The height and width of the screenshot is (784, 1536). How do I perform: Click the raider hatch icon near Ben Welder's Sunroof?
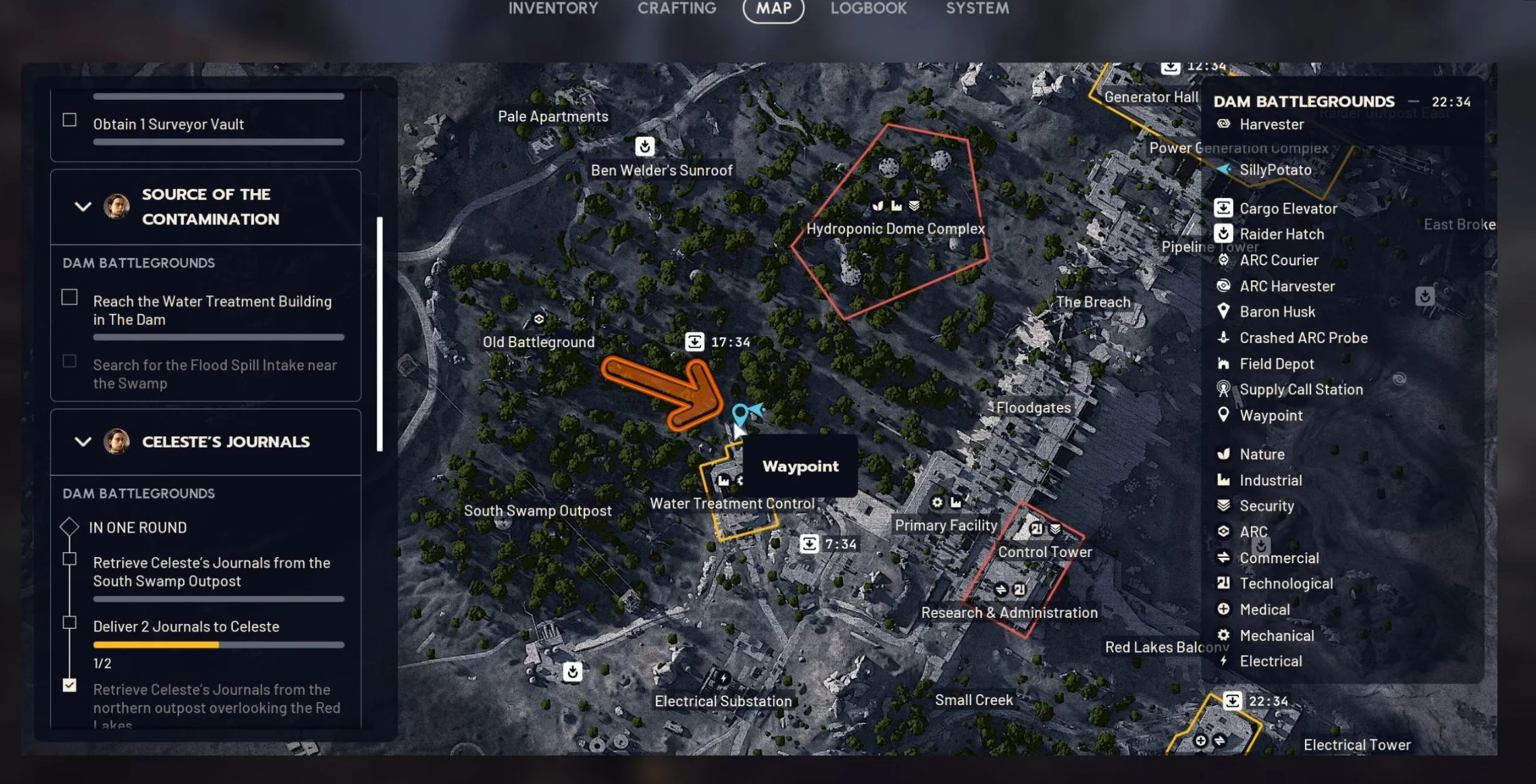(644, 146)
